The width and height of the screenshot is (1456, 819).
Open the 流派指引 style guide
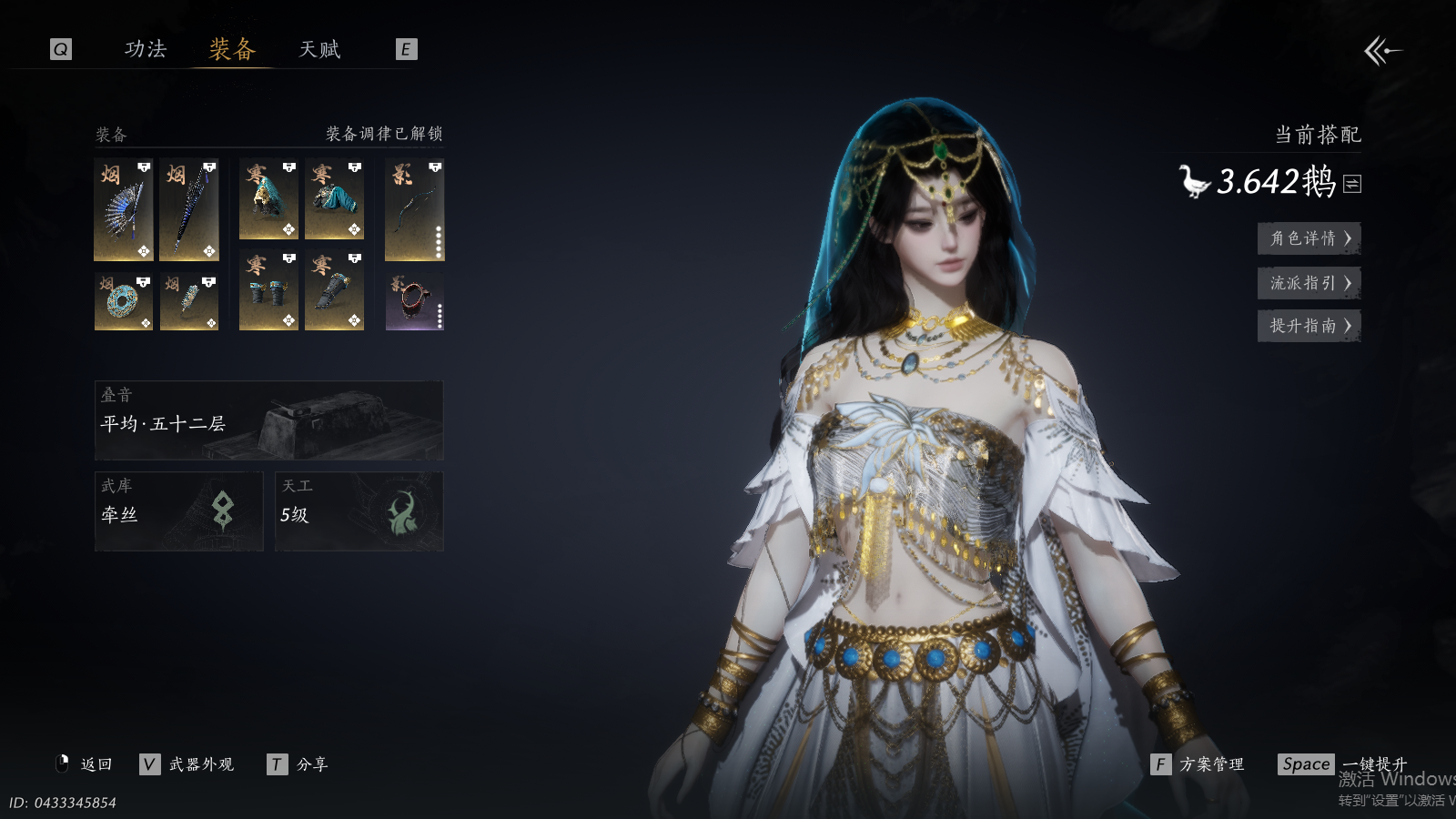[x=1309, y=283]
